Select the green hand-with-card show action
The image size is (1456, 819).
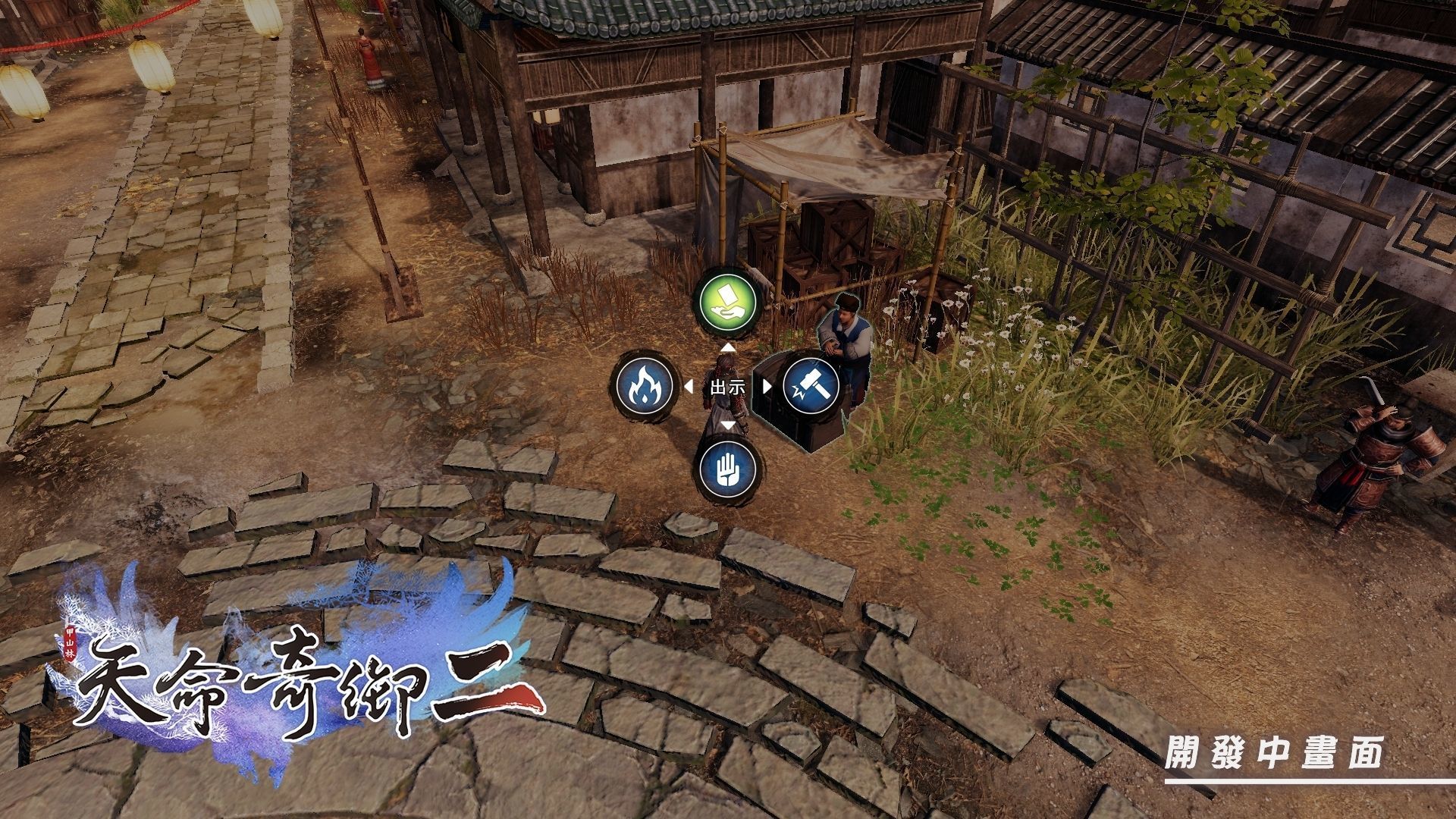(728, 304)
